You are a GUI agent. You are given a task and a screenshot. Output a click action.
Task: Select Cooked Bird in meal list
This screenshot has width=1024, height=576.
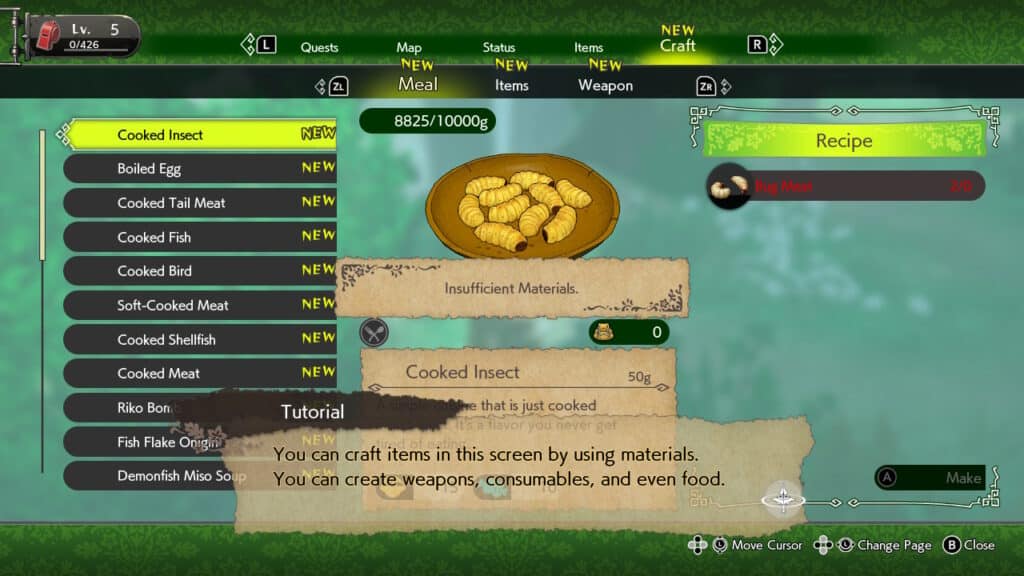(200, 271)
